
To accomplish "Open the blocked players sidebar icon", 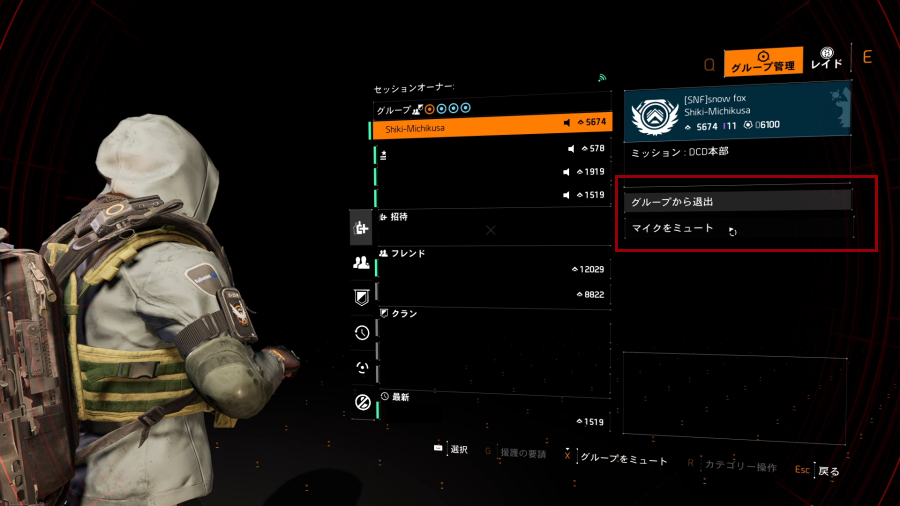I will [362, 402].
